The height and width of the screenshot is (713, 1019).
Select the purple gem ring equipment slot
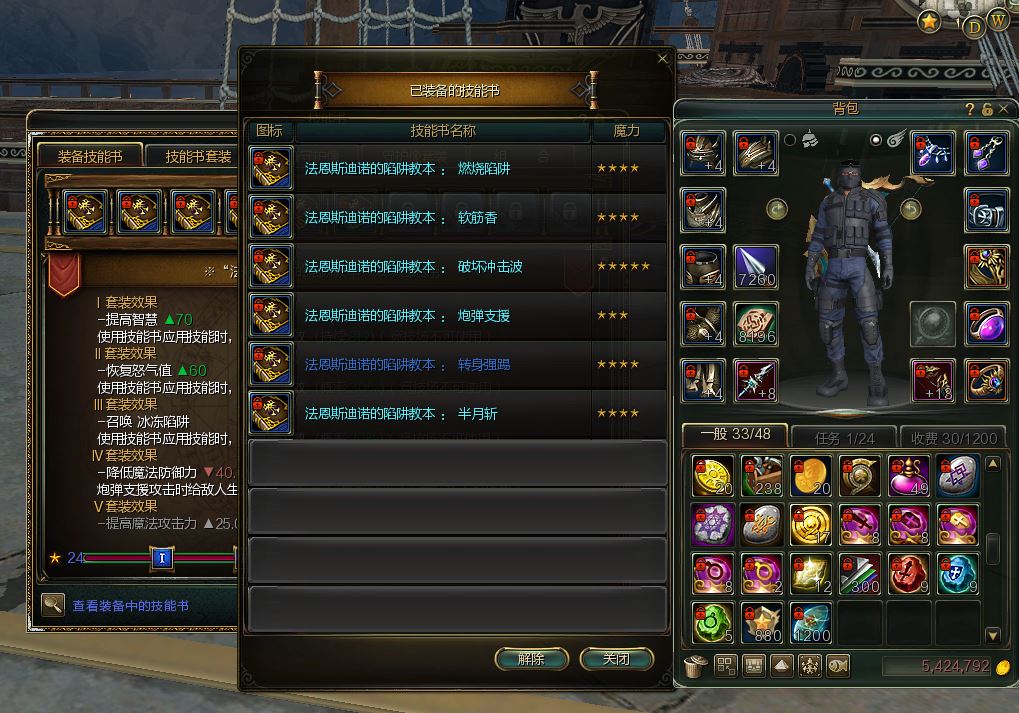(x=986, y=323)
